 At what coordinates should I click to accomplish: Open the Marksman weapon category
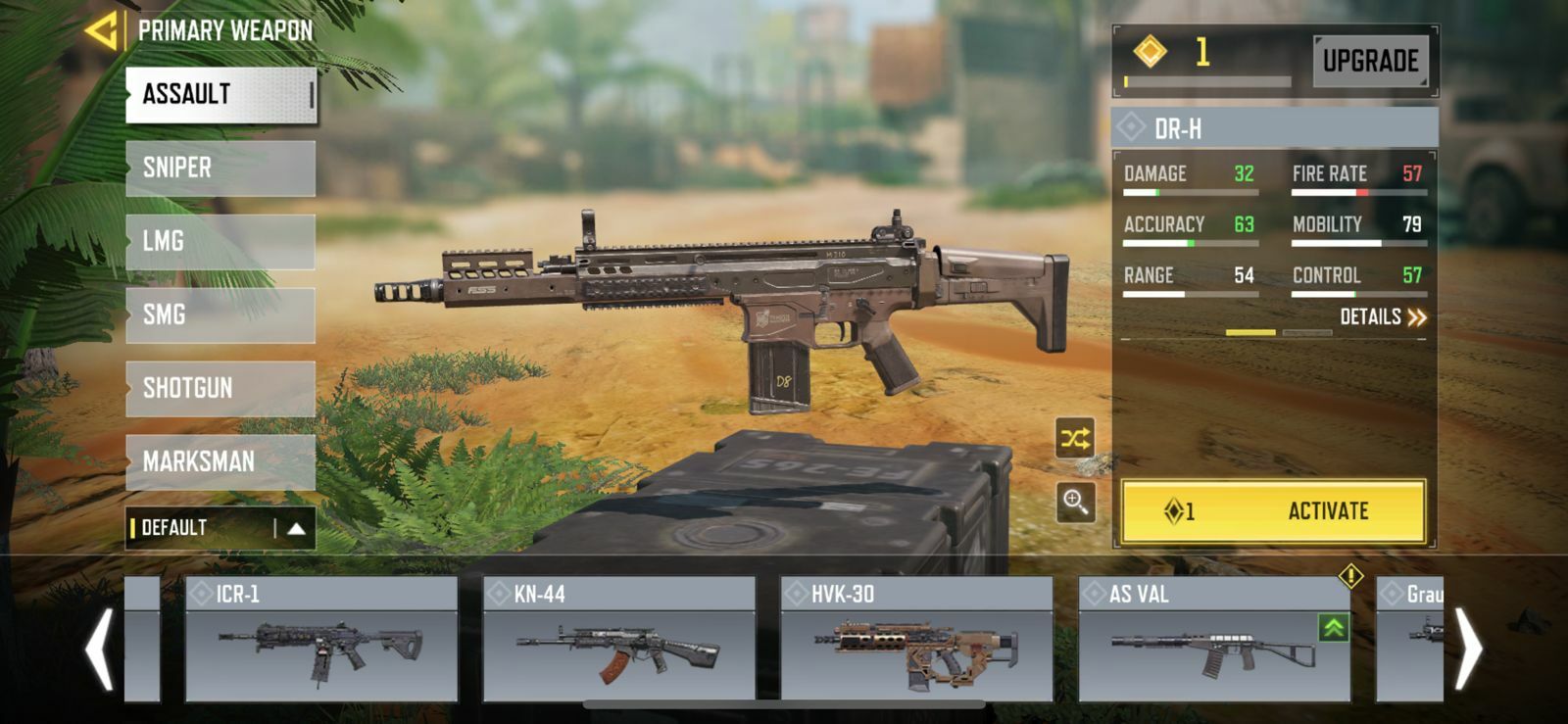(220, 460)
